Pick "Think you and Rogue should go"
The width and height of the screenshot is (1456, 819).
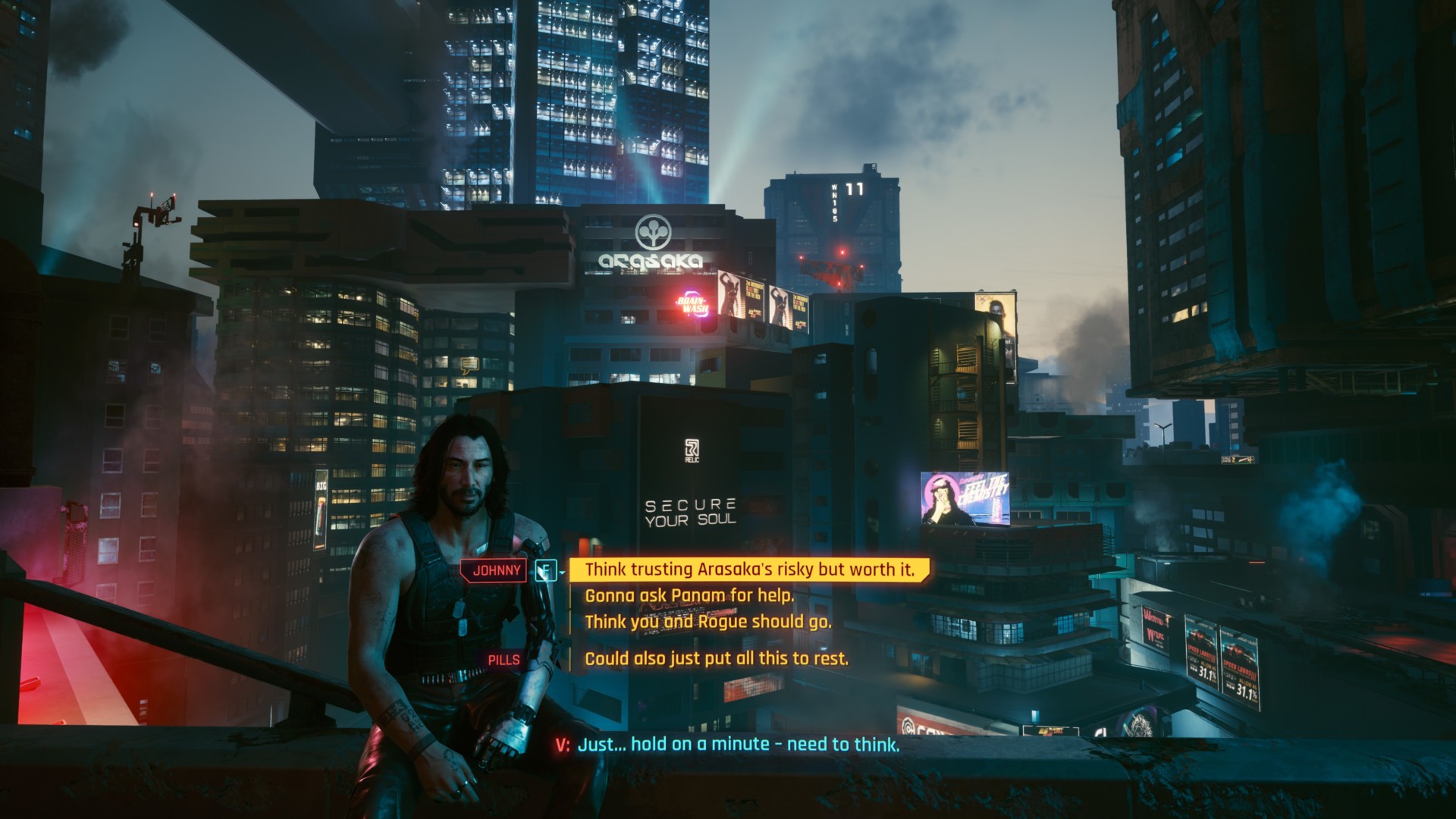708,622
